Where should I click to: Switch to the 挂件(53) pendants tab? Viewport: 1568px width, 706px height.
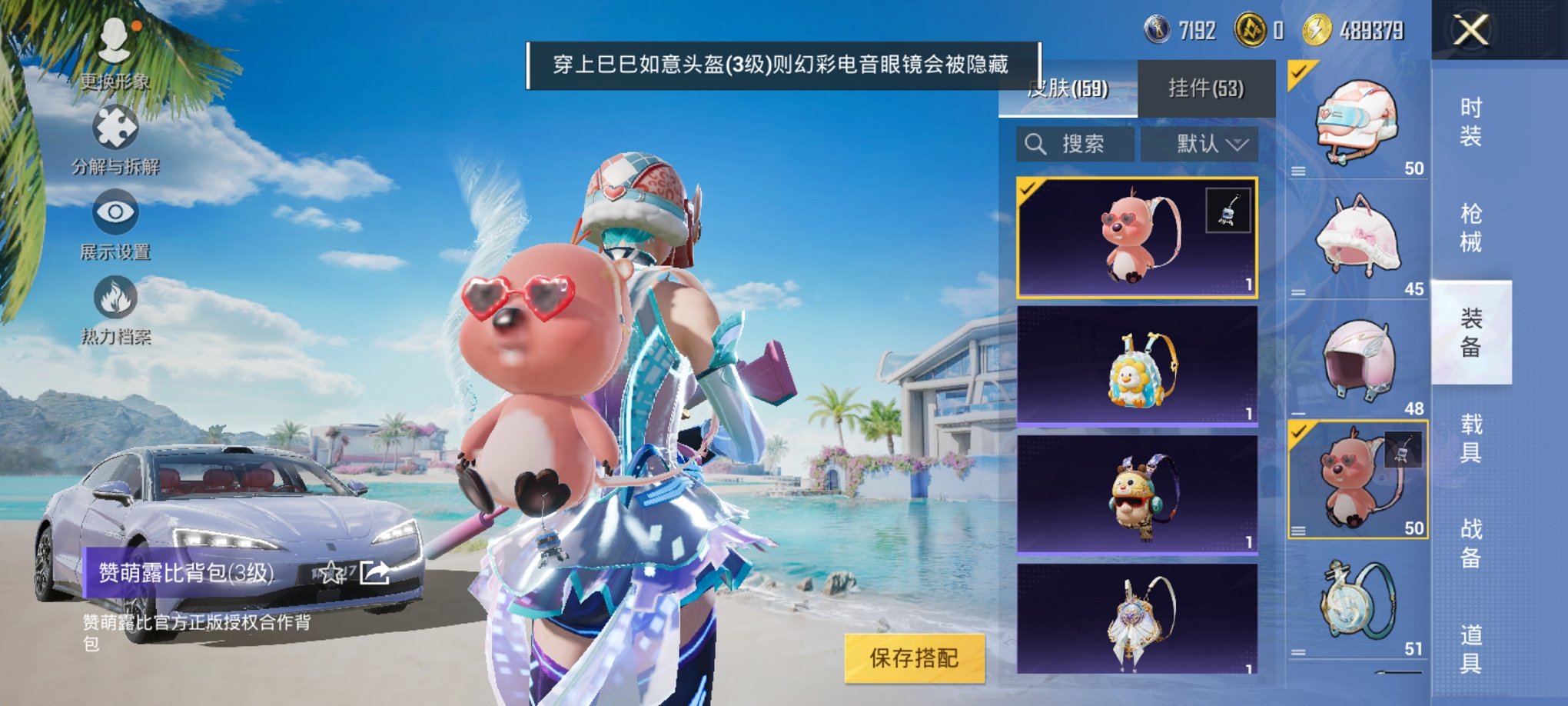tap(1207, 88)
